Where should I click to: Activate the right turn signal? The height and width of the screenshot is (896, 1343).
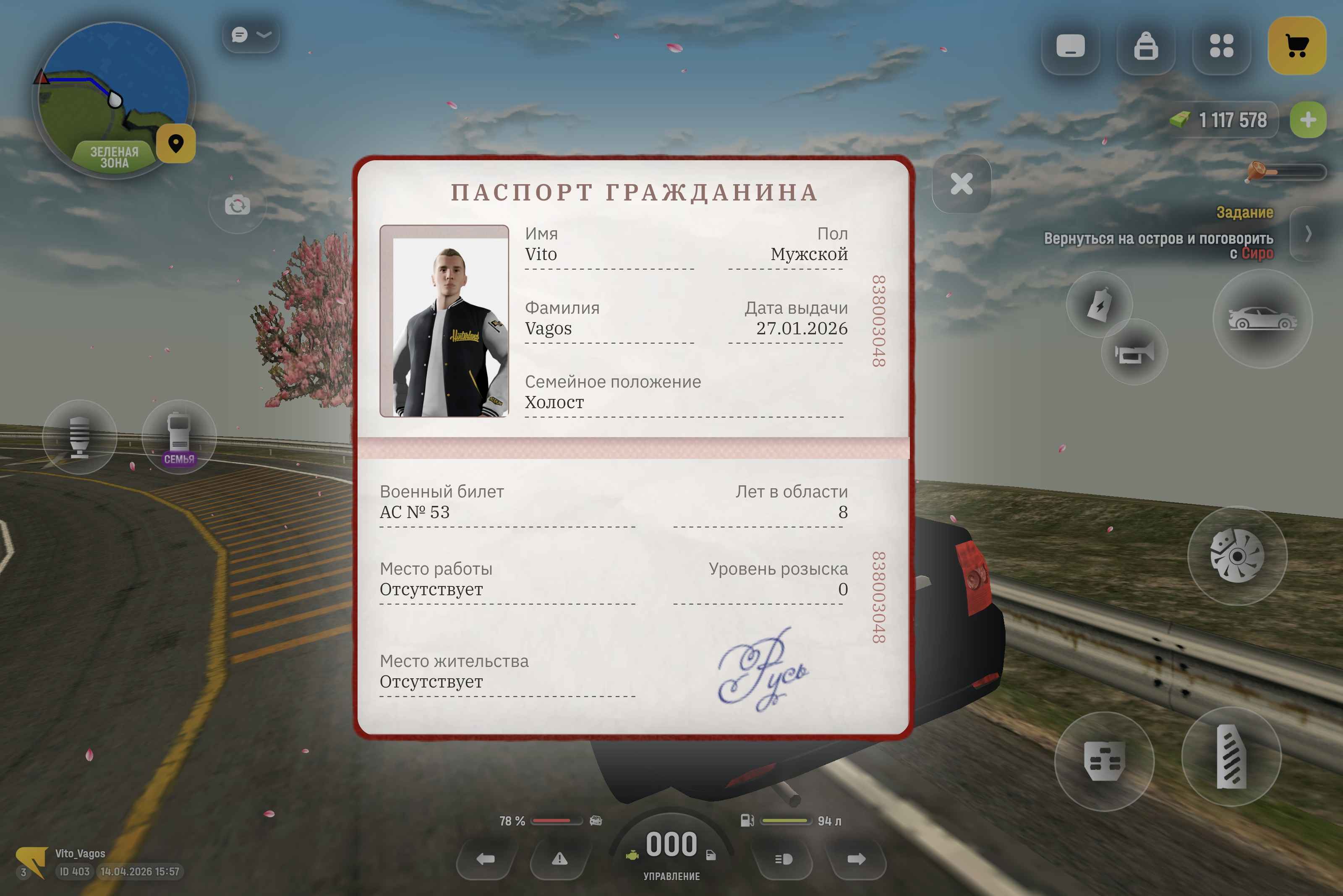(856, 859)
